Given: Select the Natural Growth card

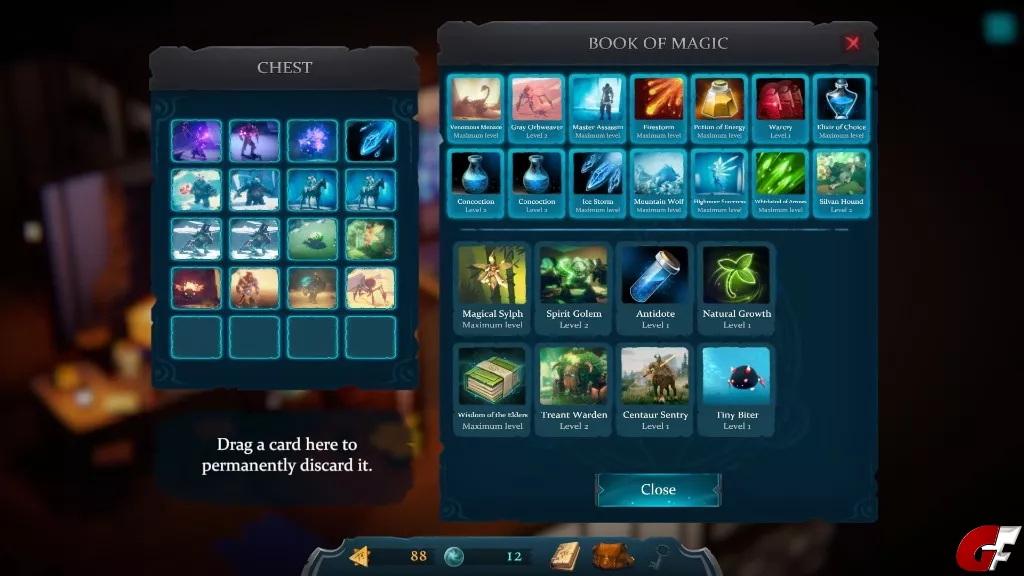Looking at the screenshot, I should click(737, 286).
